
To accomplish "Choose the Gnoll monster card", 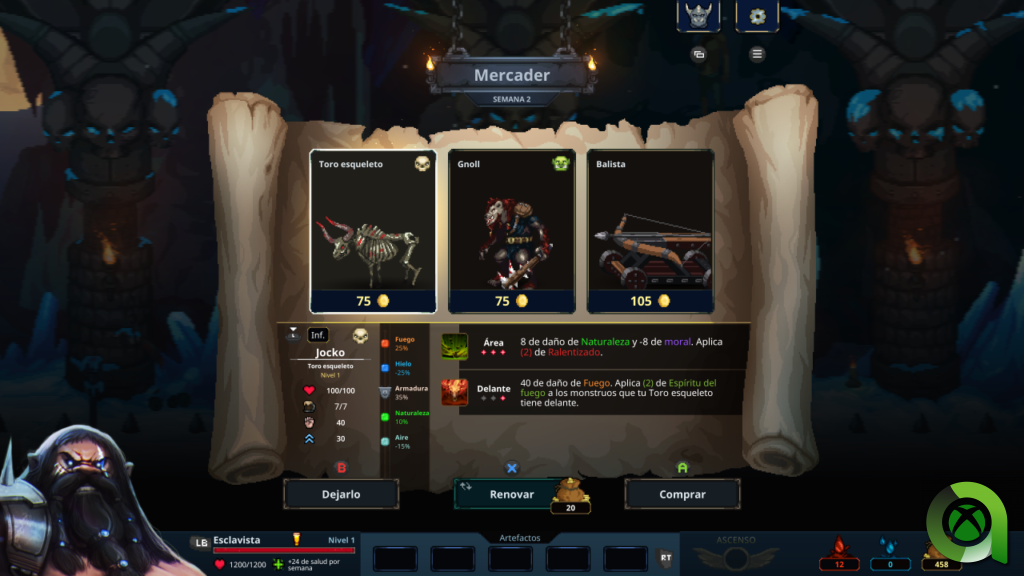I will tap(511, 231).
